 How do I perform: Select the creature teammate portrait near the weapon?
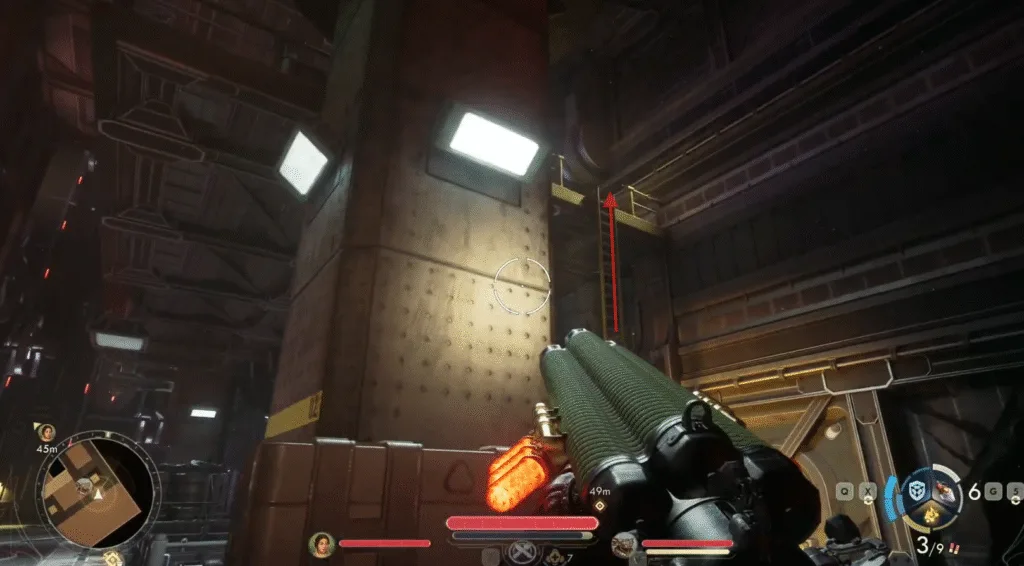pos(624,544)
